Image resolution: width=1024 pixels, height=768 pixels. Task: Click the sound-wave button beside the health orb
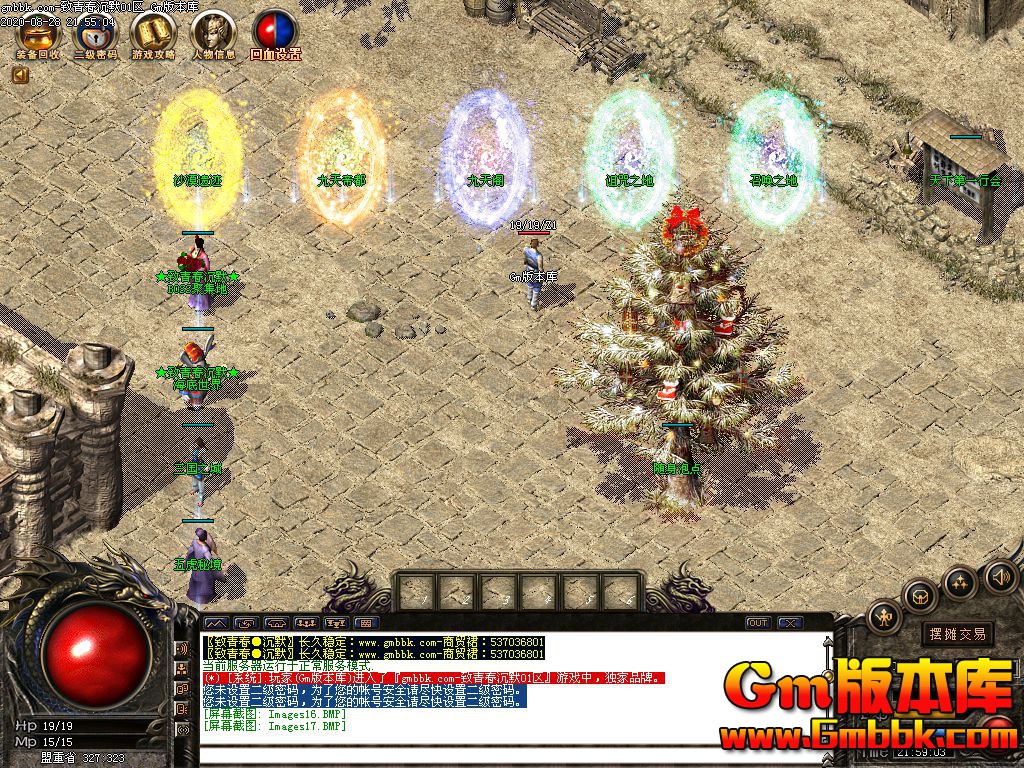pyautogui.click(x=182, y=649)
